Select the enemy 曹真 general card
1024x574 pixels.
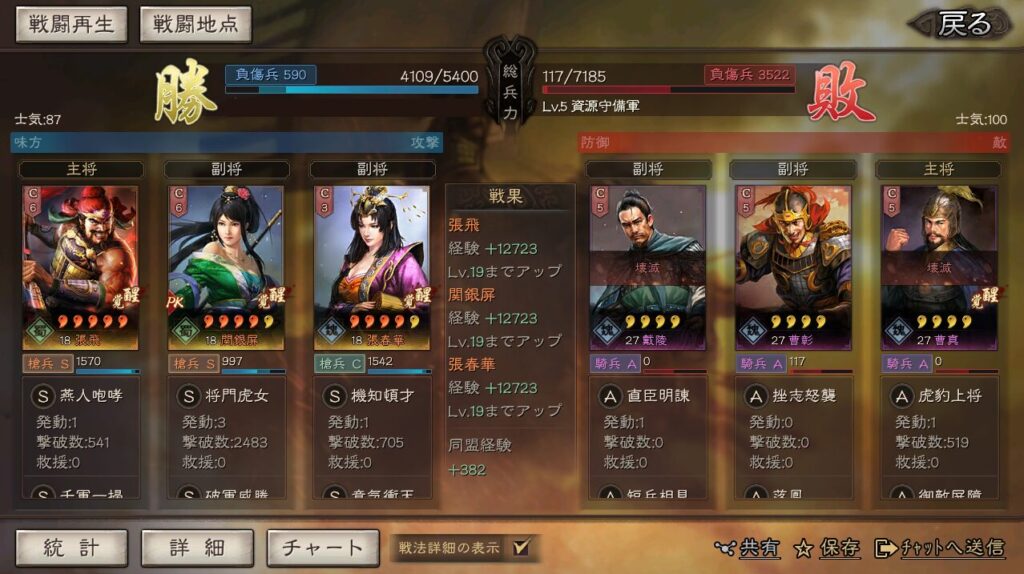tap(939, 267)
